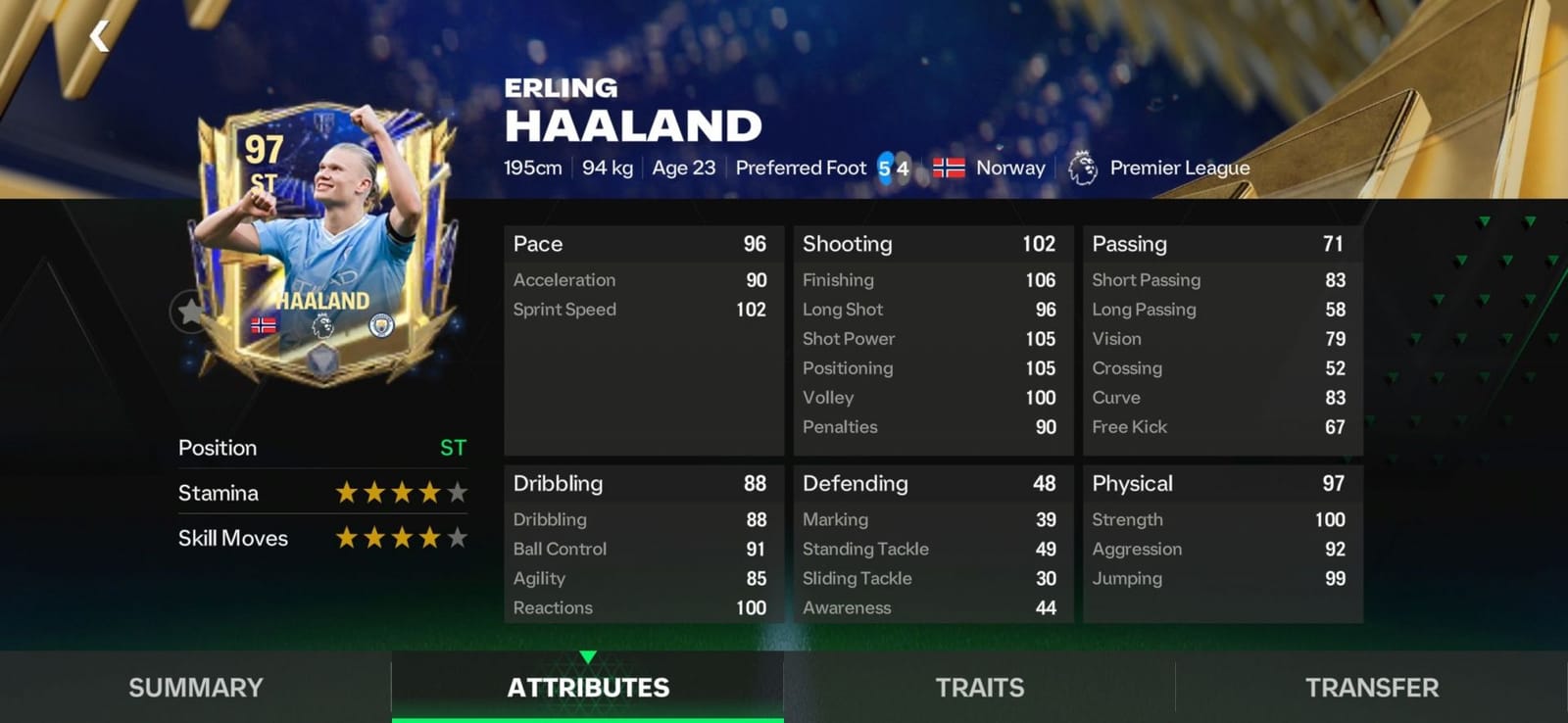Go to the Summary tab
Viewport: 1568px width, 723px height.
[193, 687]
